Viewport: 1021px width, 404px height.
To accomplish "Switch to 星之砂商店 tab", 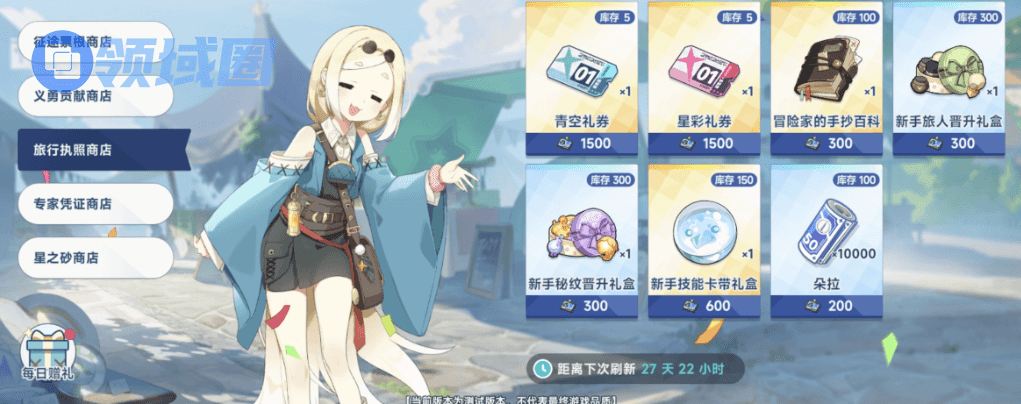I will (95, 257).
